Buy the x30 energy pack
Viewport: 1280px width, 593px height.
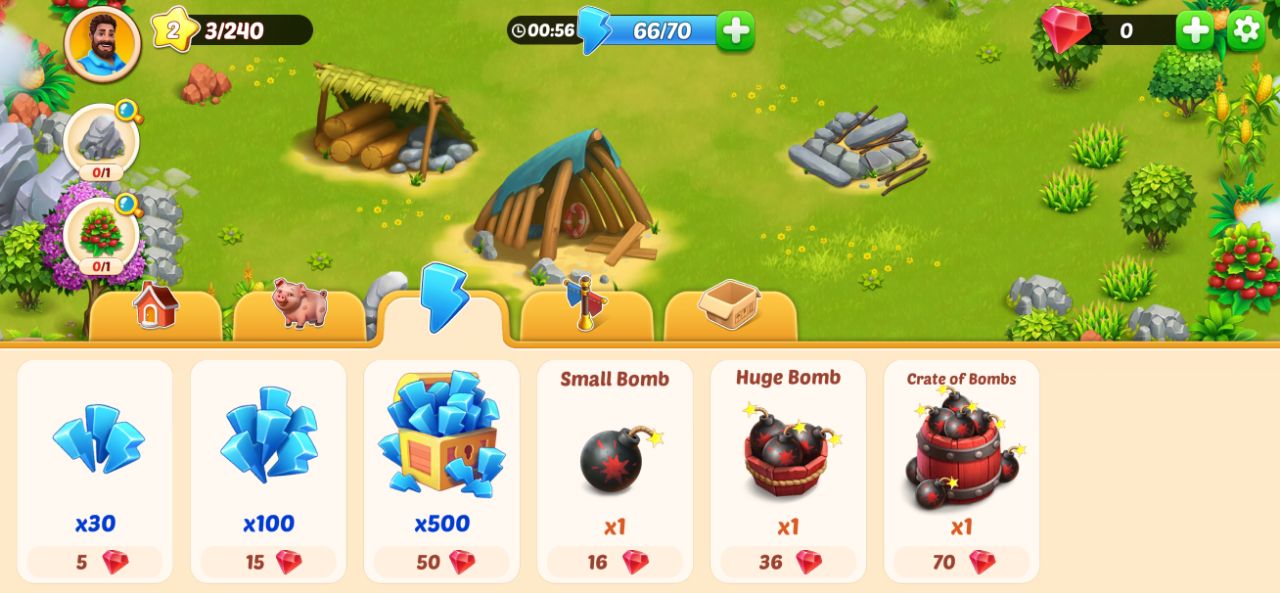(x=95, y=471)
